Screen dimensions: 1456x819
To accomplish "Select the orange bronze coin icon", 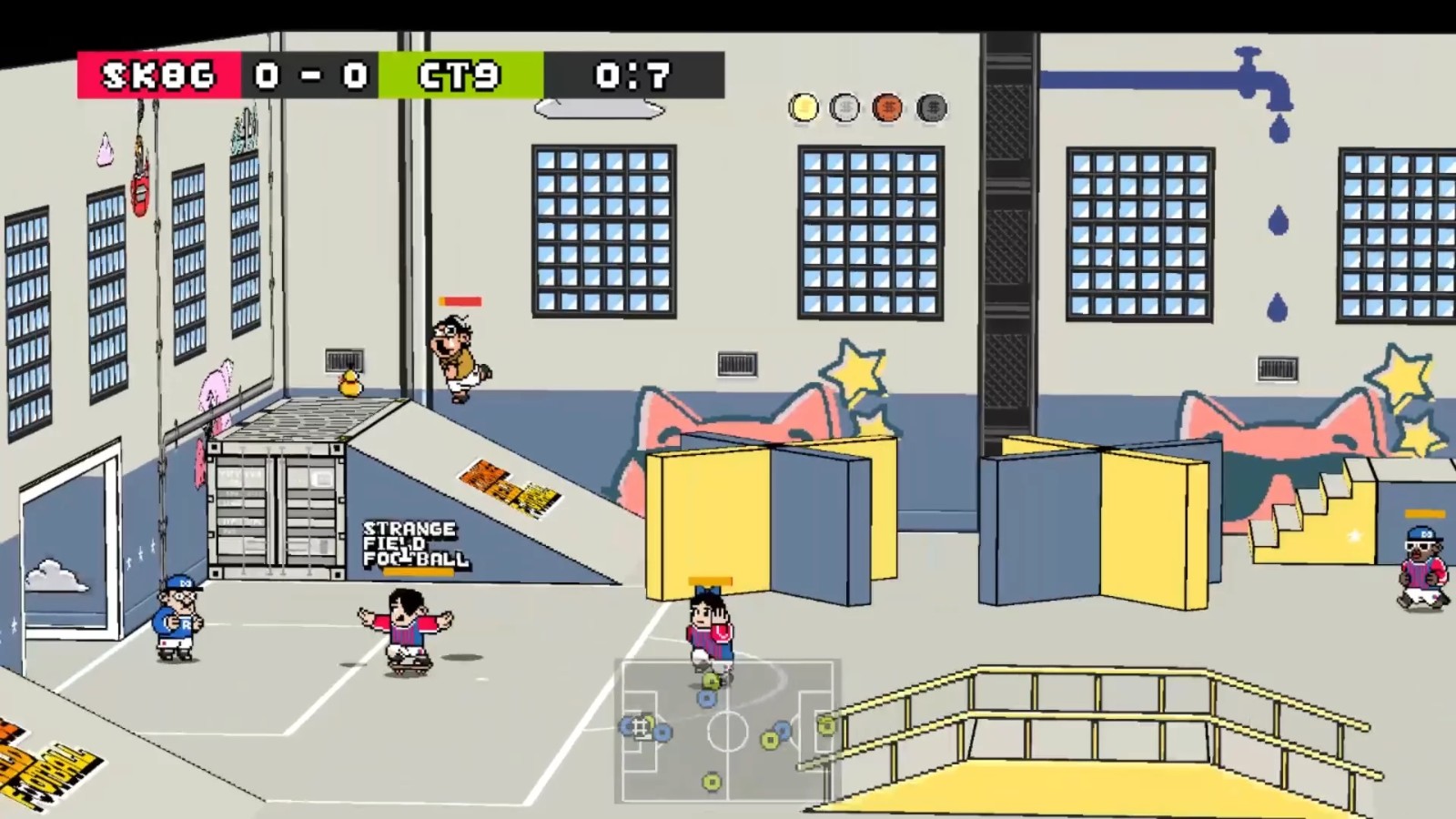I will coord(888,106).
